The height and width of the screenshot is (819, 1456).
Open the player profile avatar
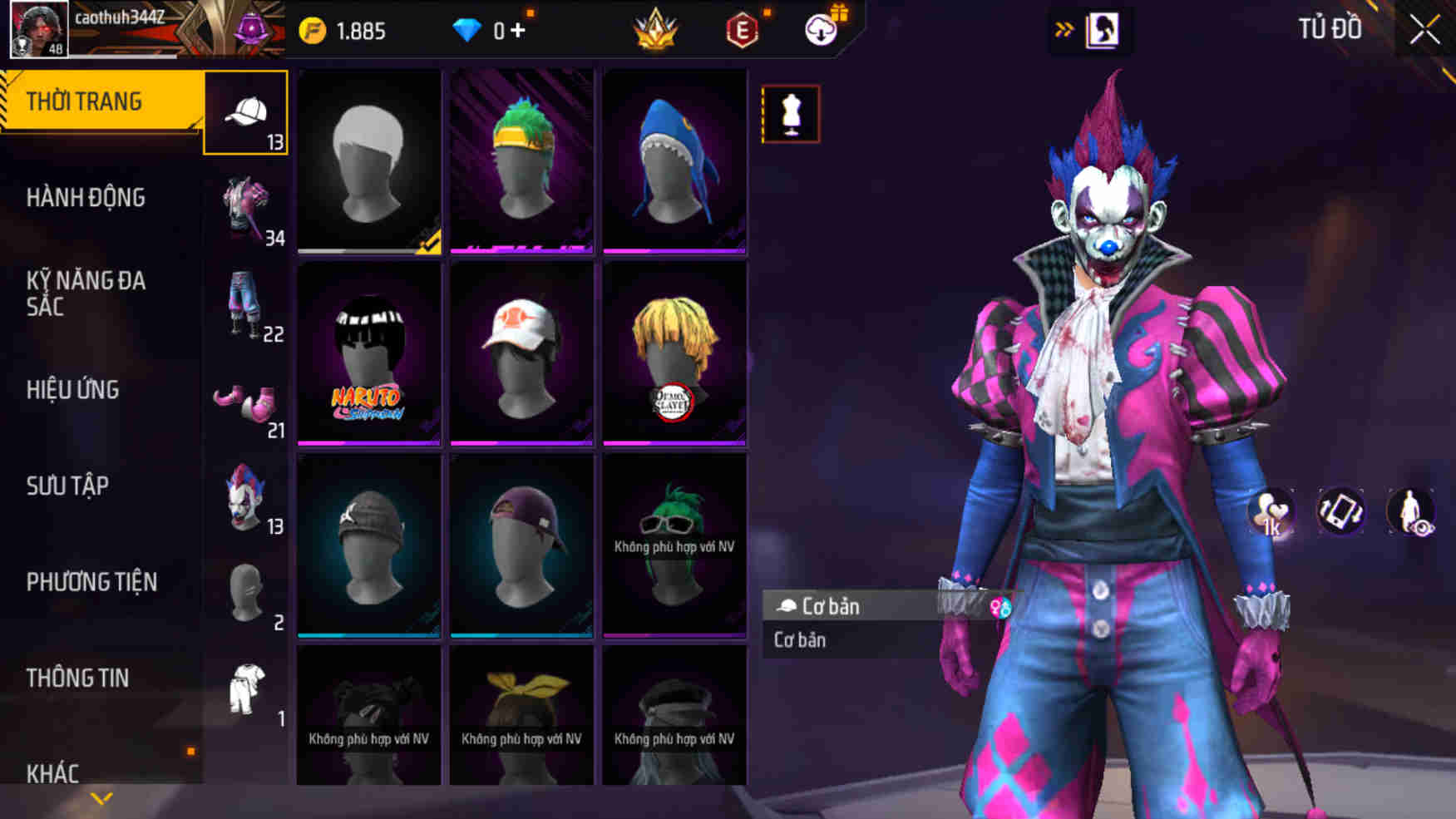[38, 29]
